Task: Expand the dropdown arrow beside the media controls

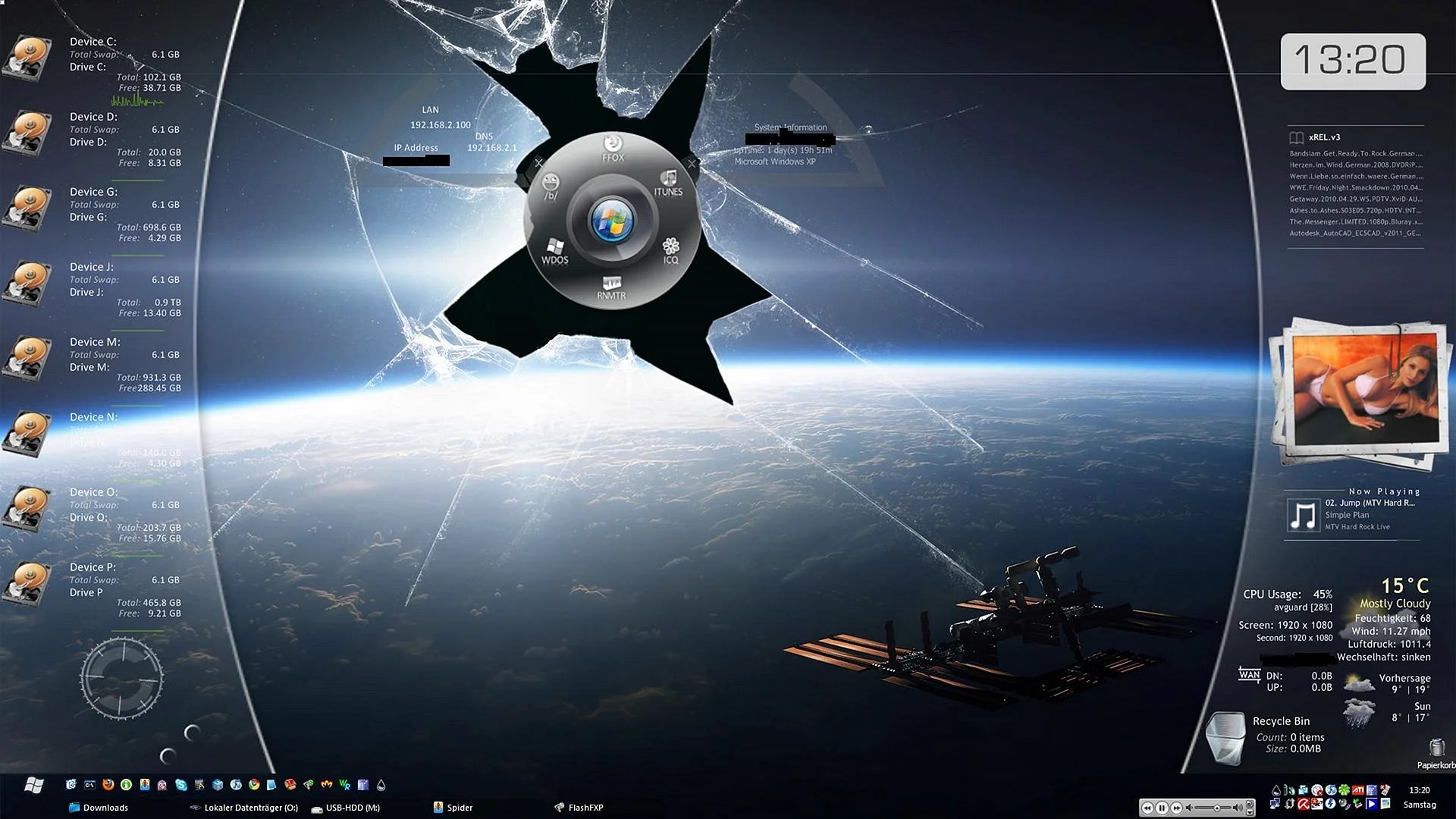Action: coord(1250,812)
